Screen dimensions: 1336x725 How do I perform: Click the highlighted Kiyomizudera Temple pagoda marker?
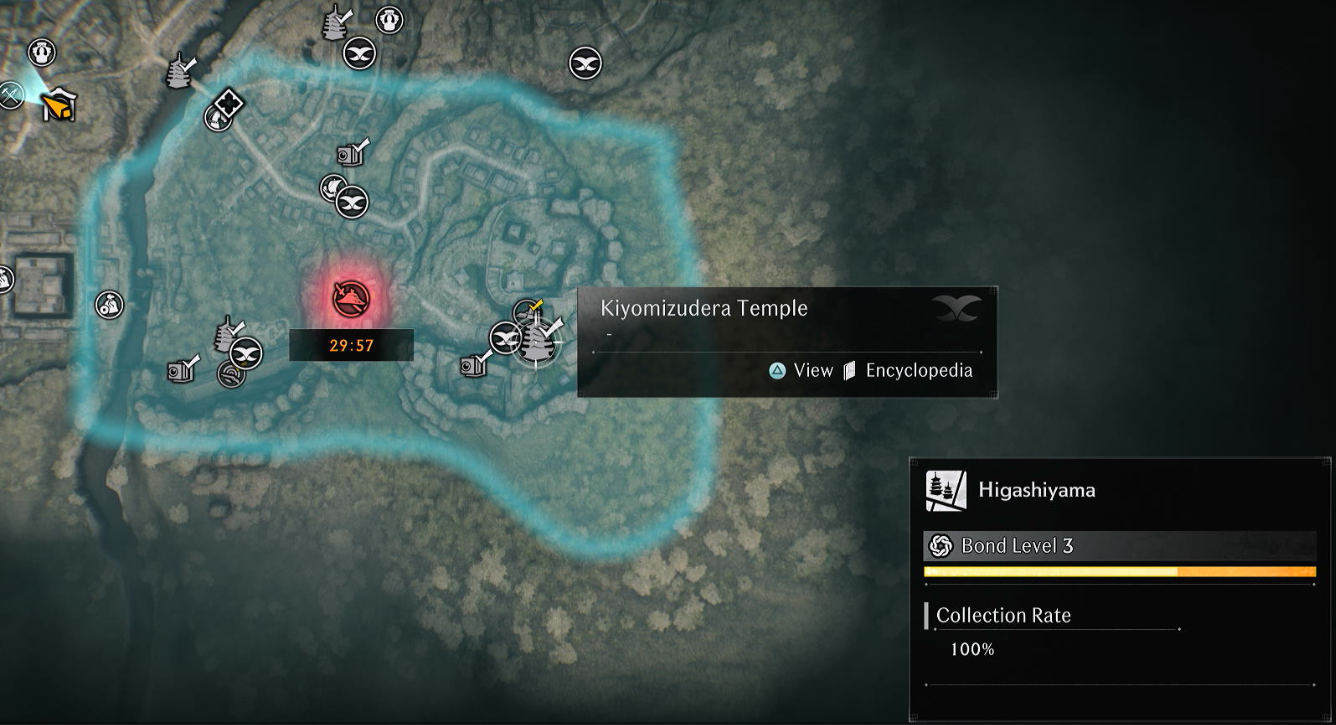click(537, 342)
